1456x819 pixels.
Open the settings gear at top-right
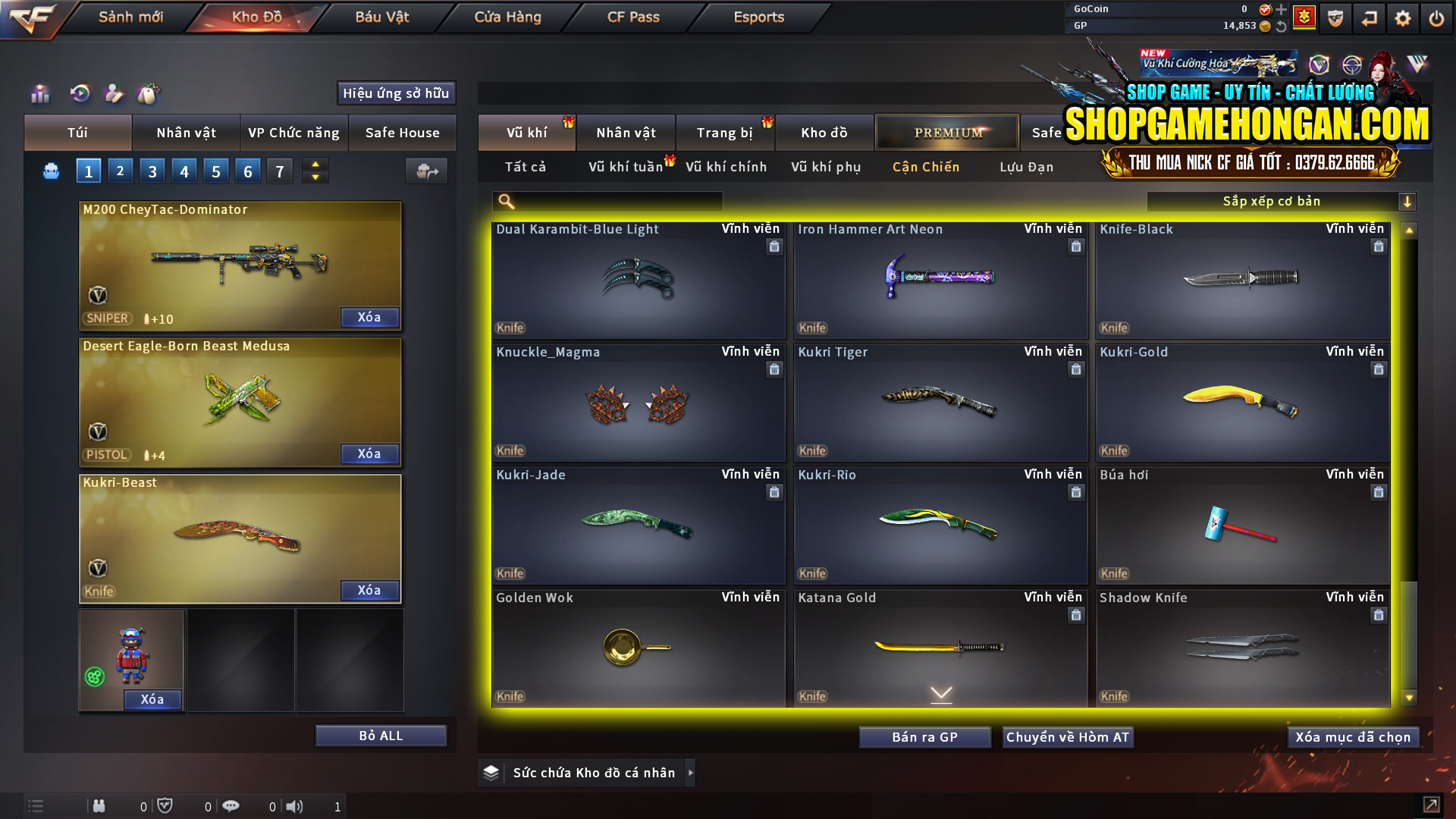click(x=1402, y=17)
